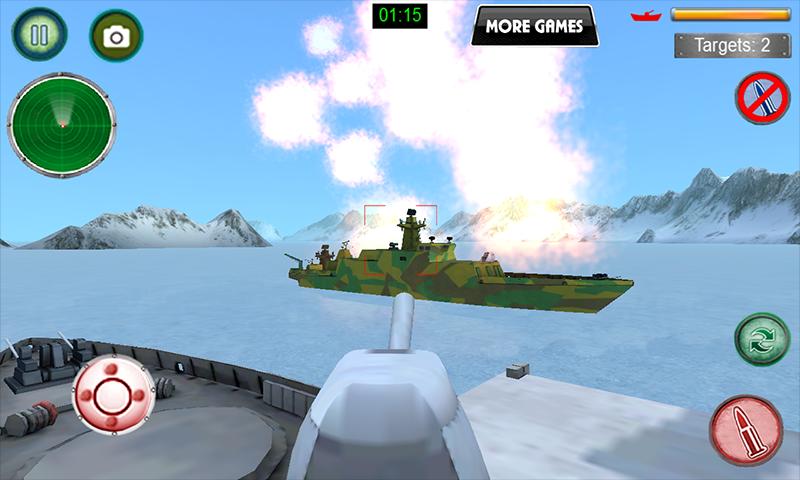800x480 pixels.
Task: Open the More Games link
Action: point(534,26)
